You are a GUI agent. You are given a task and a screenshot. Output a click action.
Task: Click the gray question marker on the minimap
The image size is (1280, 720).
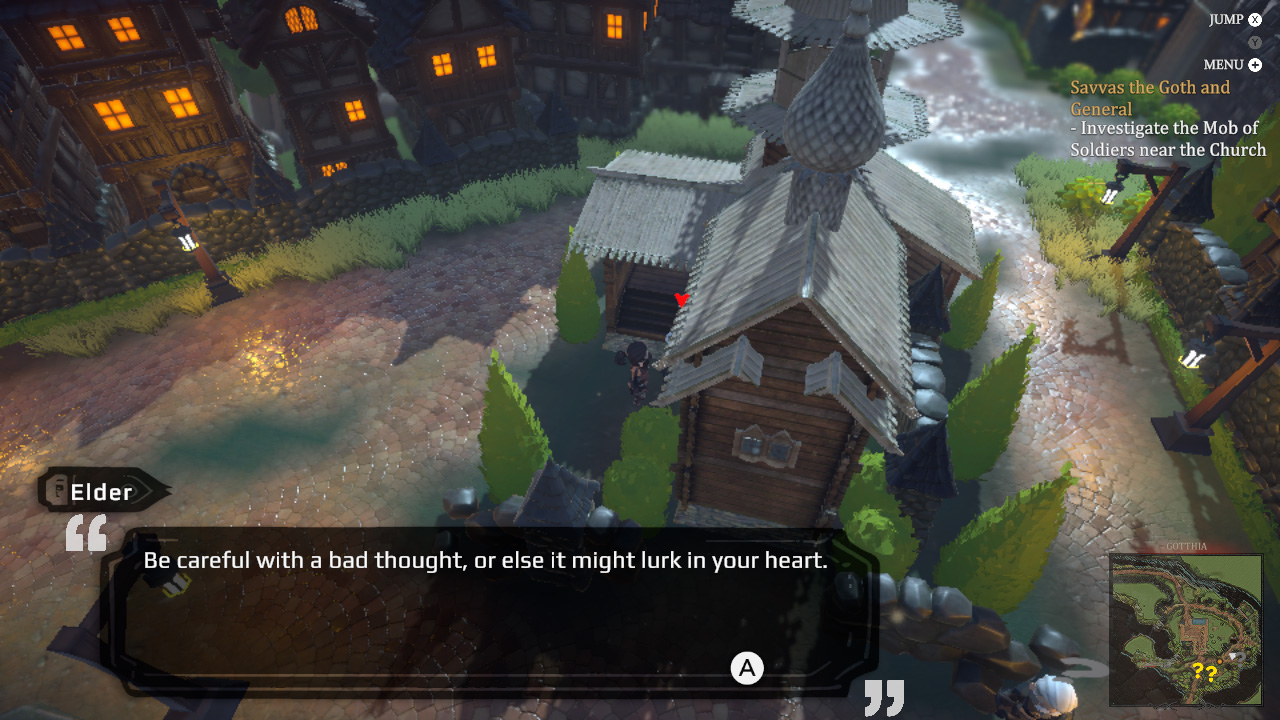click(1240, 659)
